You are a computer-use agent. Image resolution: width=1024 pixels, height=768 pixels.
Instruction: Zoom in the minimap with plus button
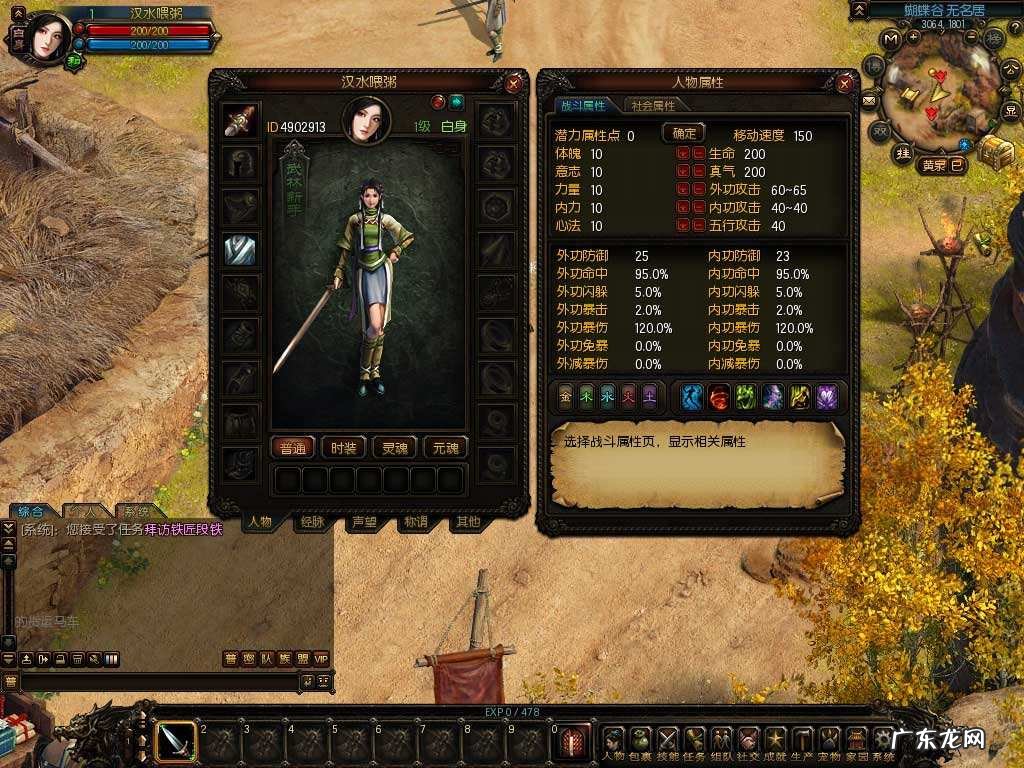point(915,38)
